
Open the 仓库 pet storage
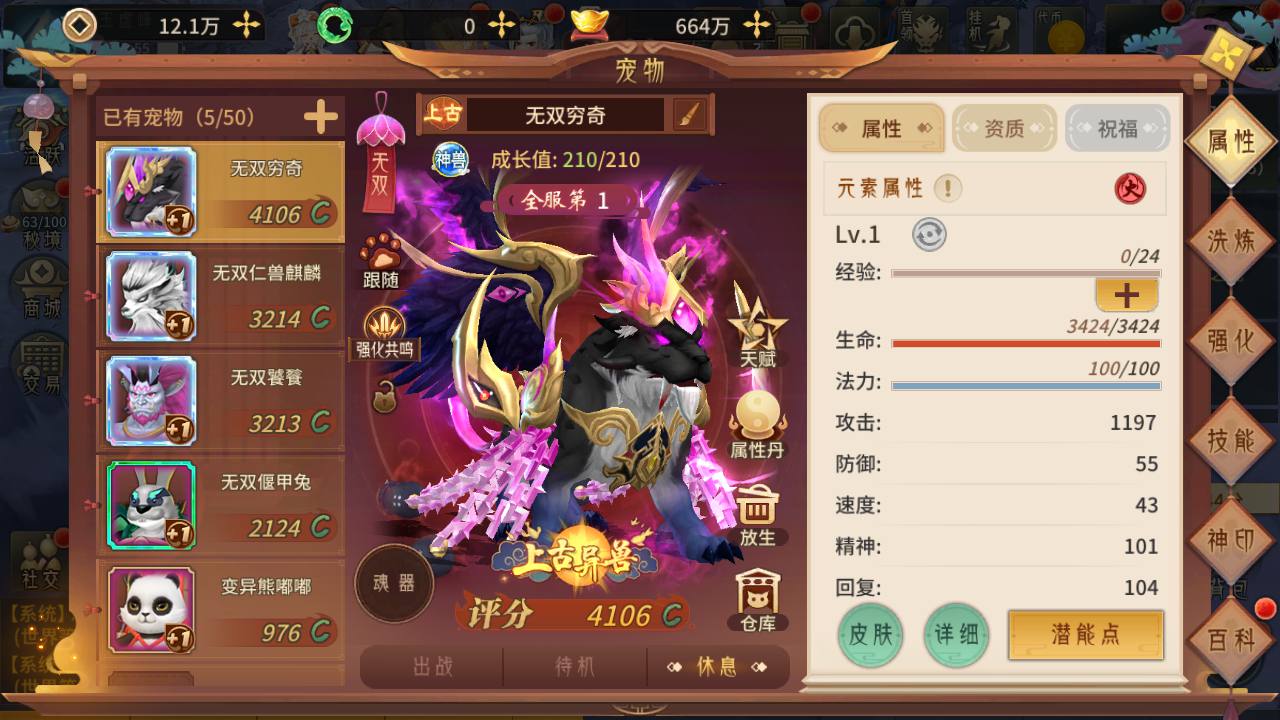pos(757,601)
